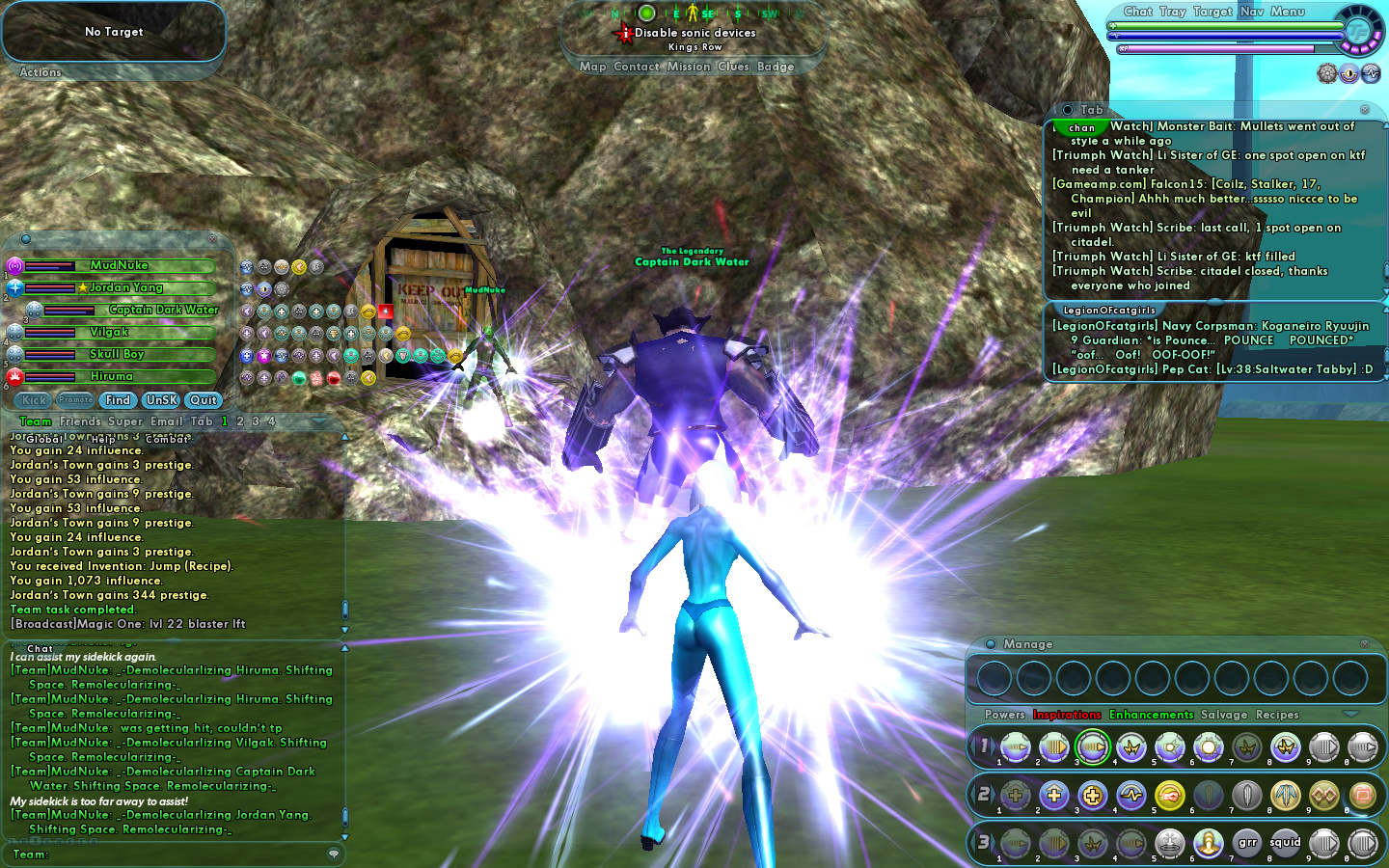Switch to the Friends tab
Image resolution: width=1389 pixels, height=868 pixels.
point(80,421)
